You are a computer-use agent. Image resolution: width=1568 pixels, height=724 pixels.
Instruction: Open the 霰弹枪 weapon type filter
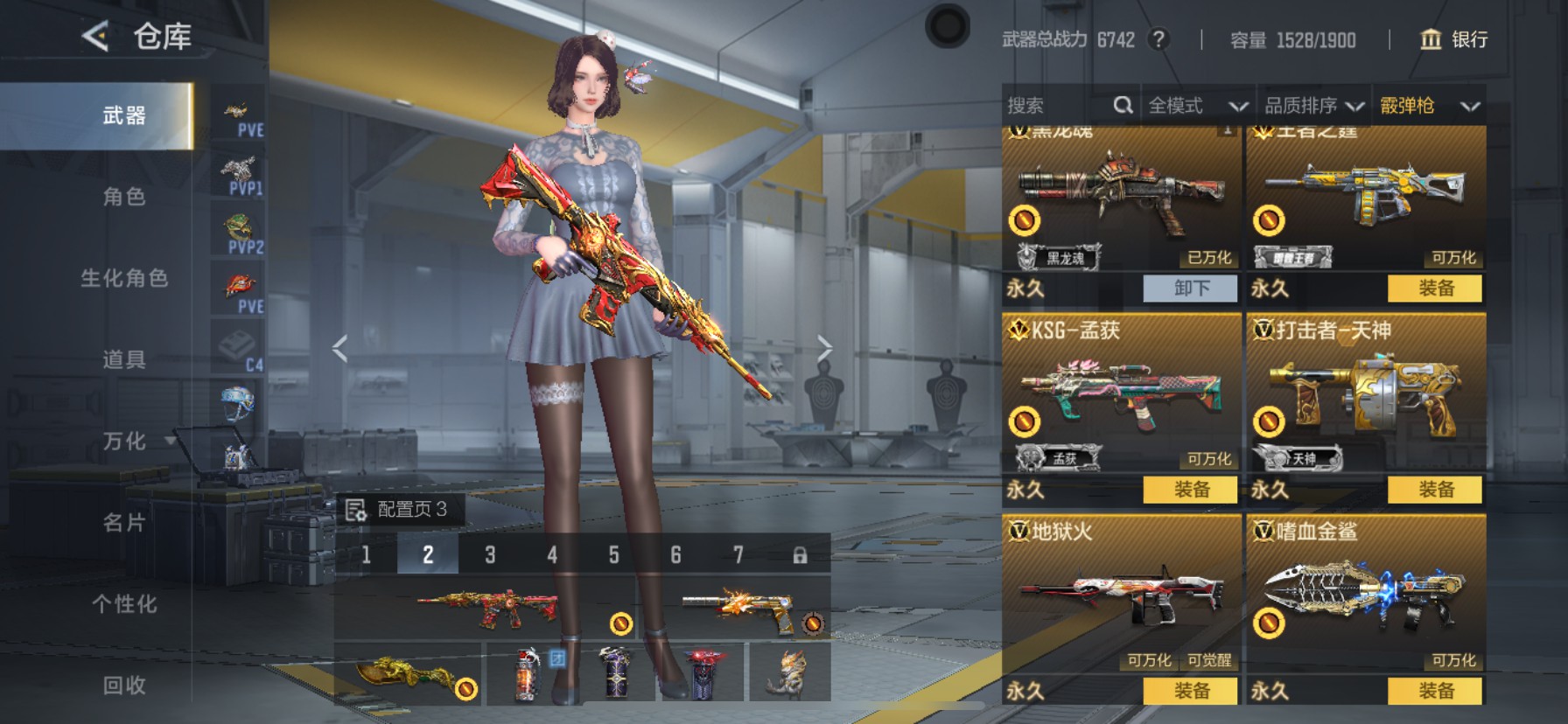pos(1429,106)
